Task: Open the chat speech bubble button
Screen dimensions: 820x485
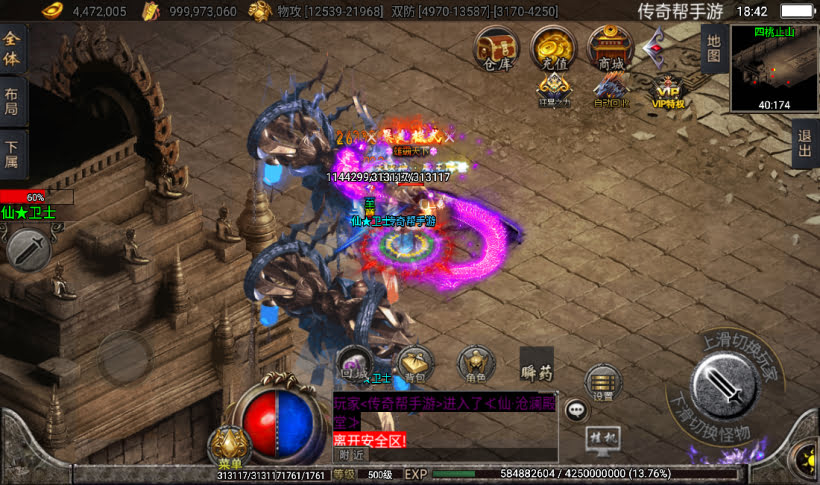Action: click(577, 409)
